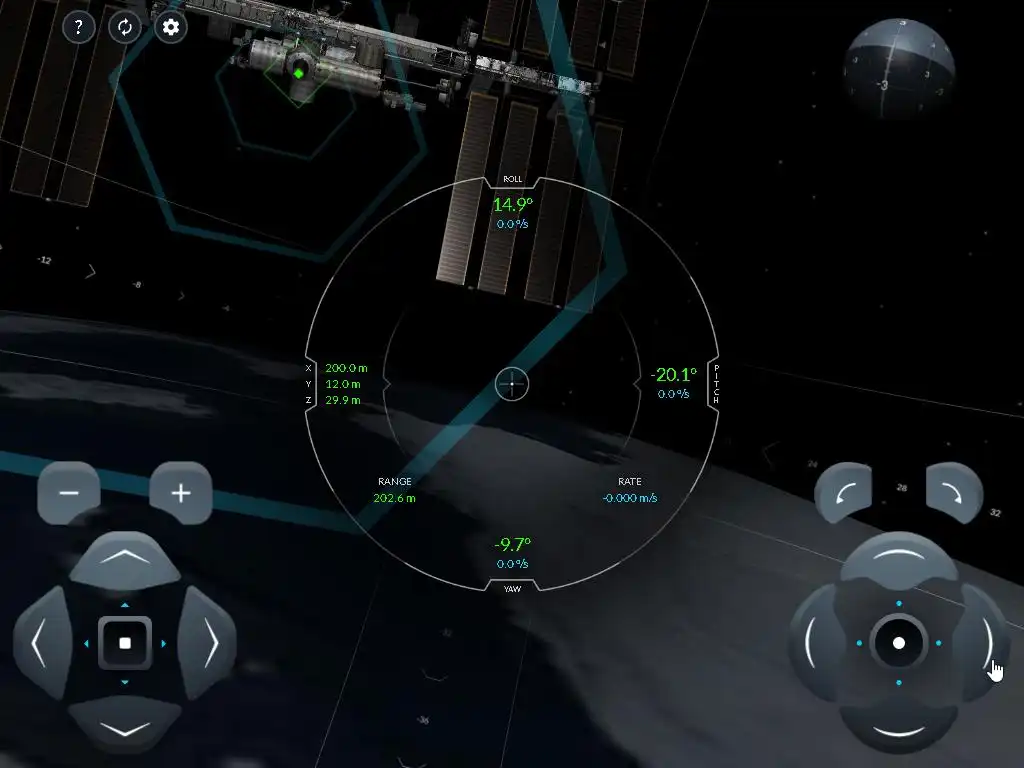The height and width of the screenshot is (768, 1024).
Task: Translate left with the left pad's left arrow
Action: click(42, 643)
